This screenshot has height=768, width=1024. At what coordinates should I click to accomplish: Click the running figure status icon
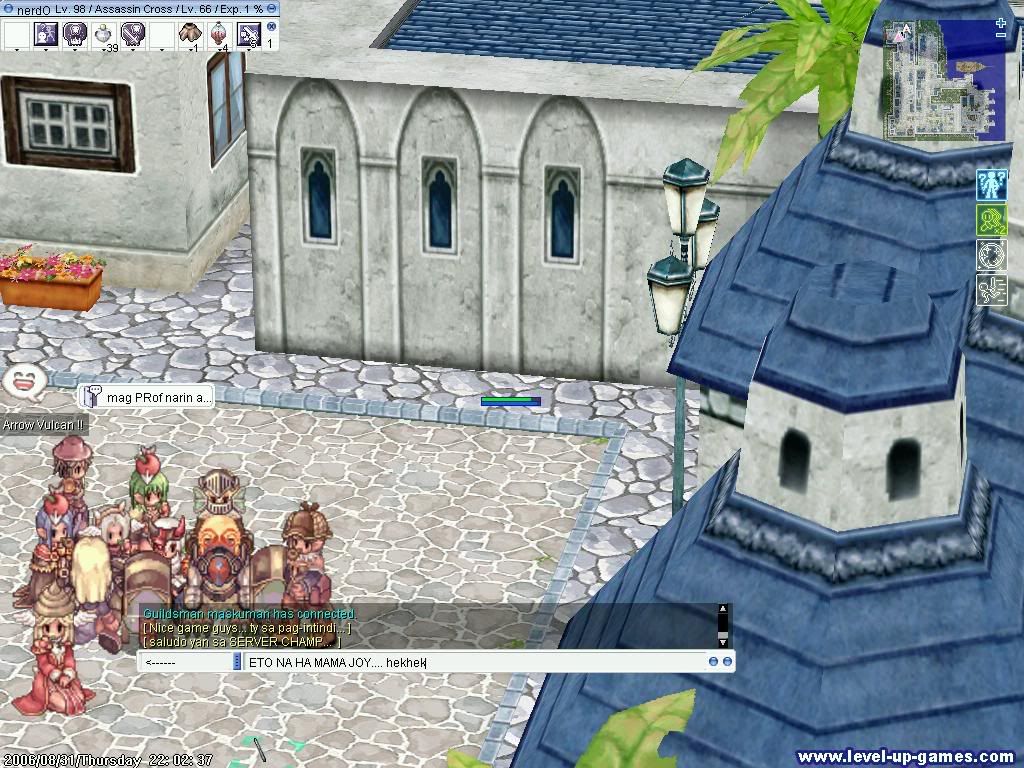point(990,290)
